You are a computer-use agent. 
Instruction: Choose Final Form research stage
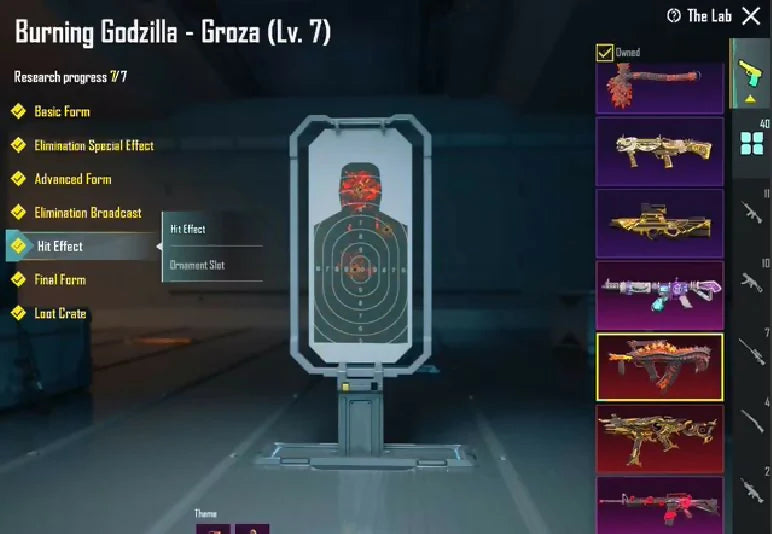tap(60, 280)
